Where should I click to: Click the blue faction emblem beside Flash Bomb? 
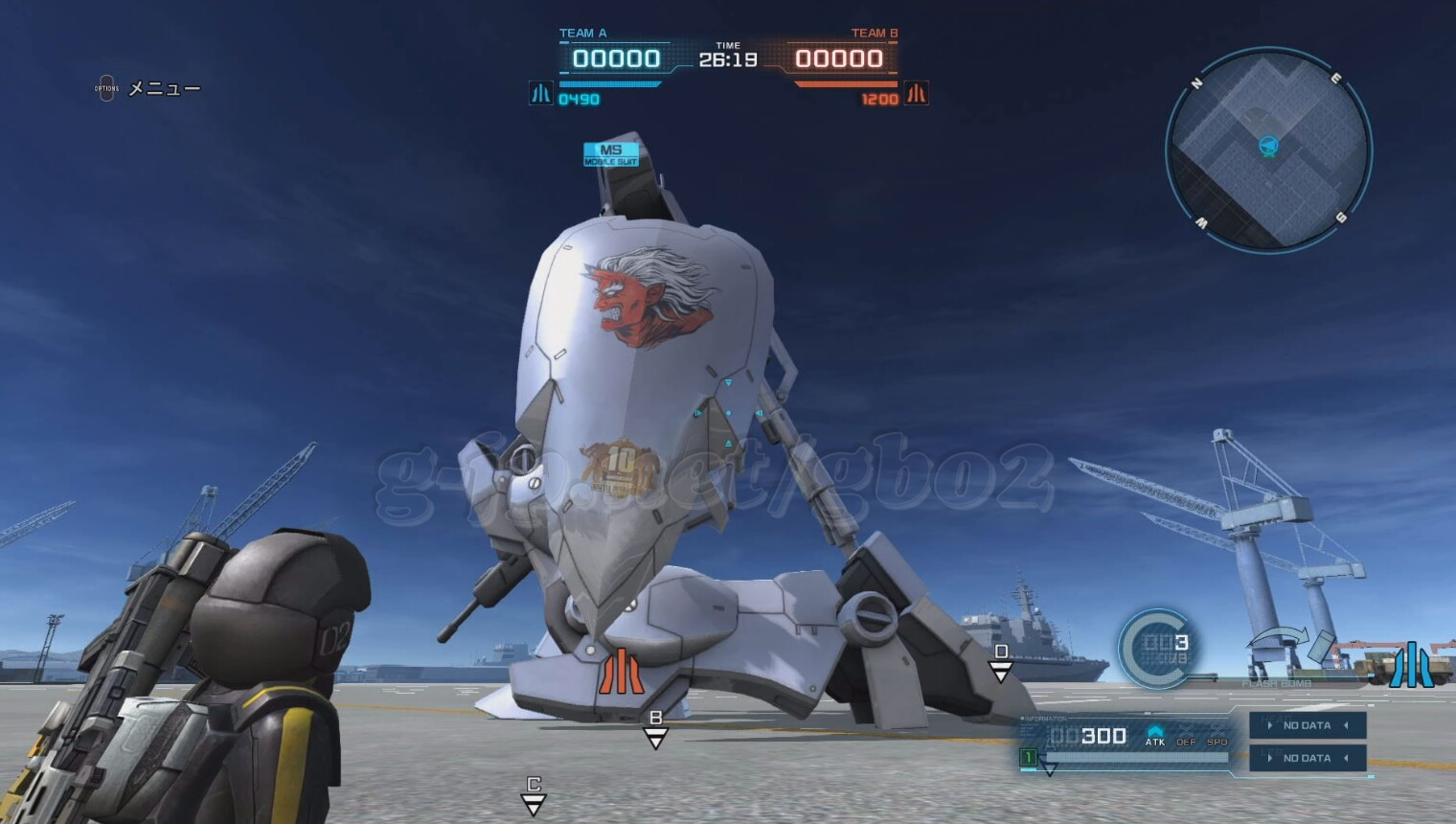click(x=1411, y=665)
